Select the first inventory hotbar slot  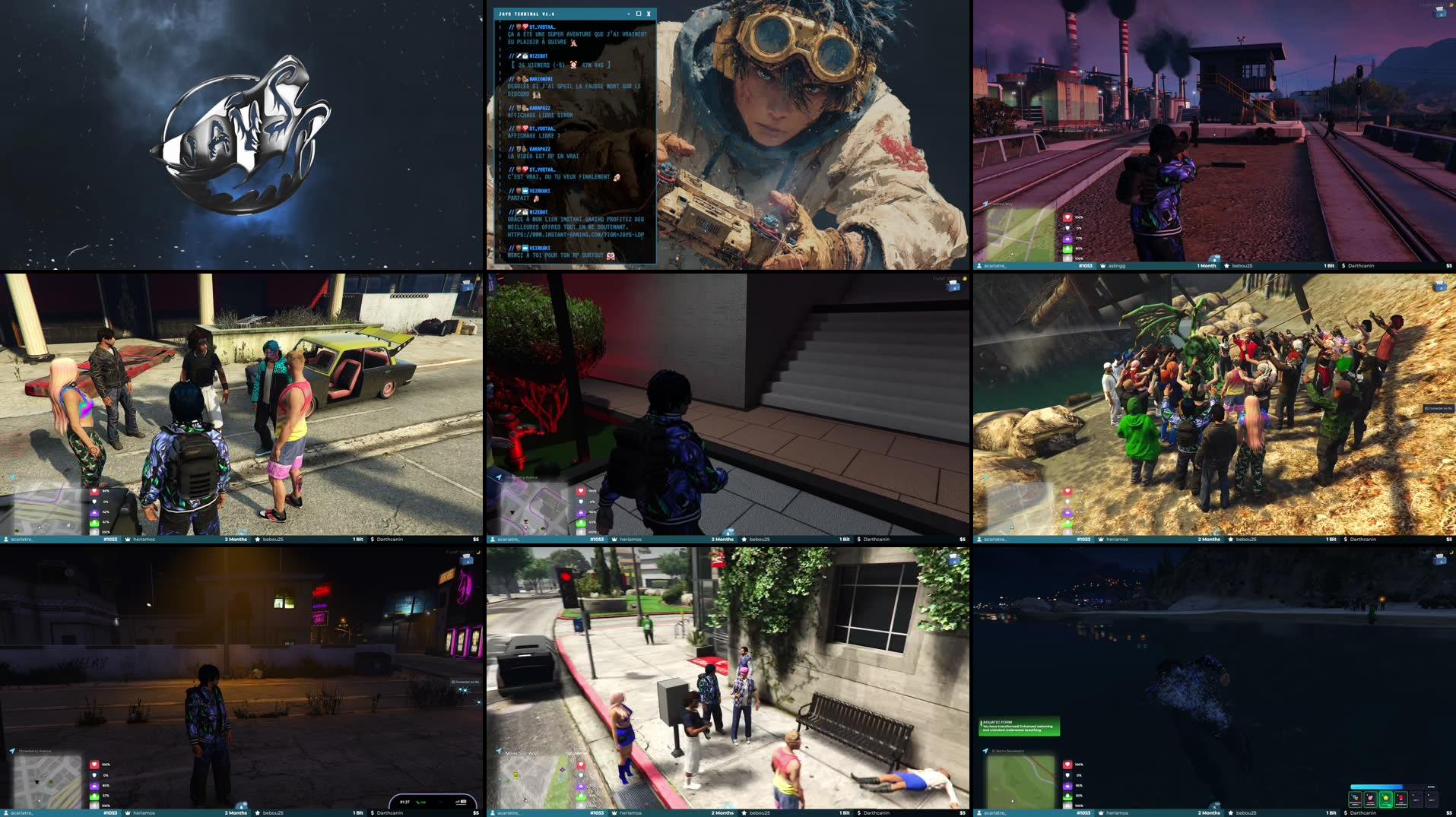pos(1355,800)
